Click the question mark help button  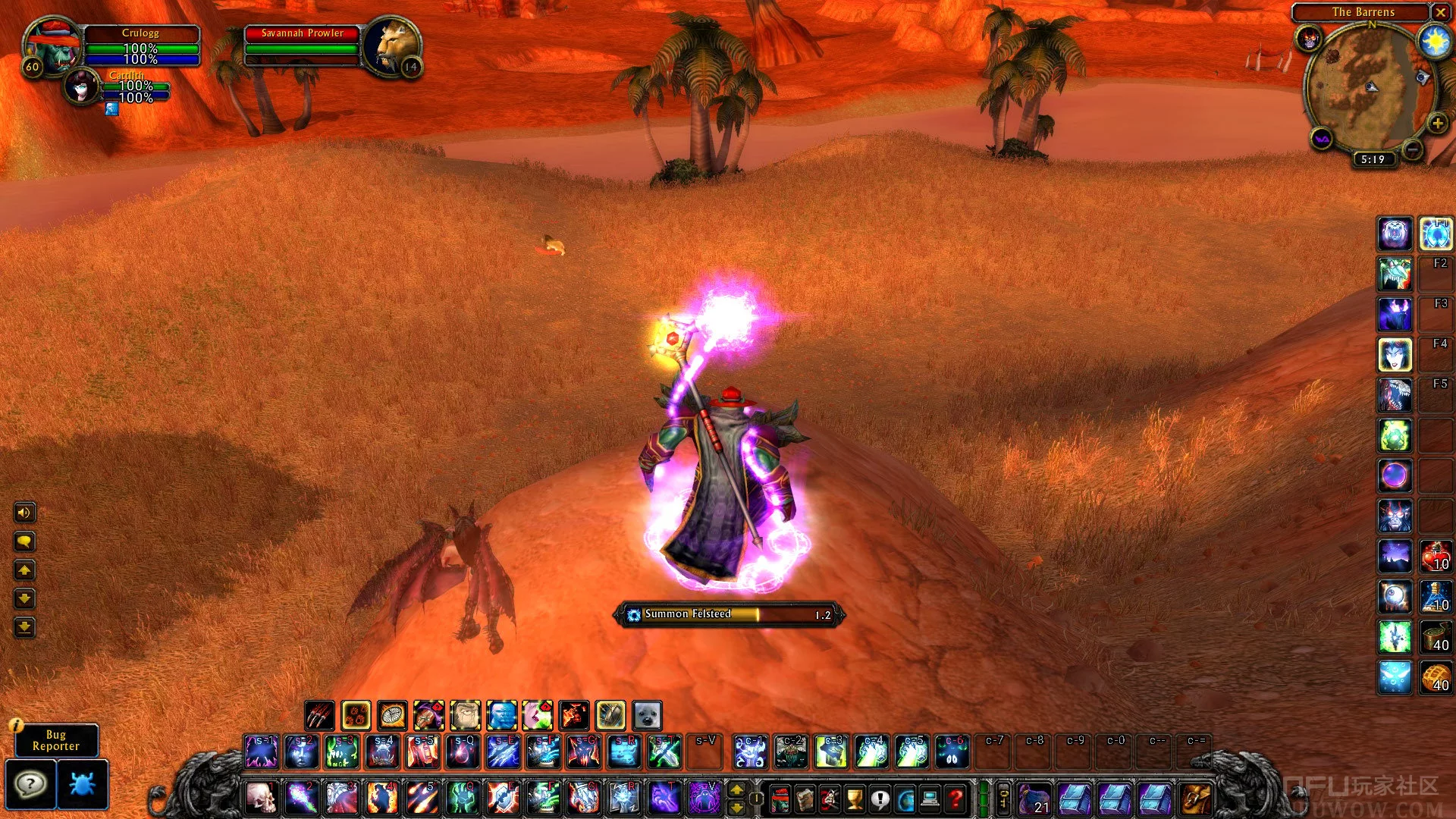click(30, 784)
